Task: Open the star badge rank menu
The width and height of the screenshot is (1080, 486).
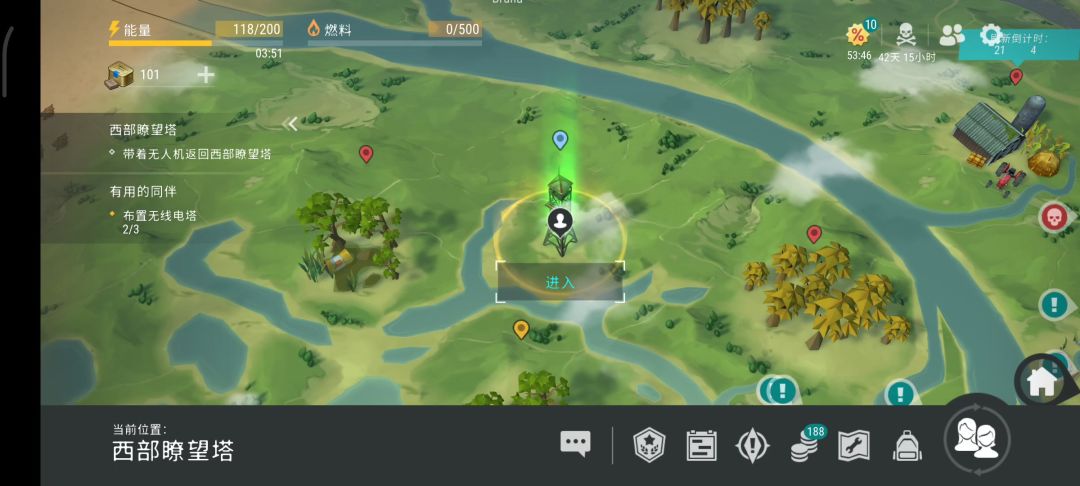Action: point(649,444)
